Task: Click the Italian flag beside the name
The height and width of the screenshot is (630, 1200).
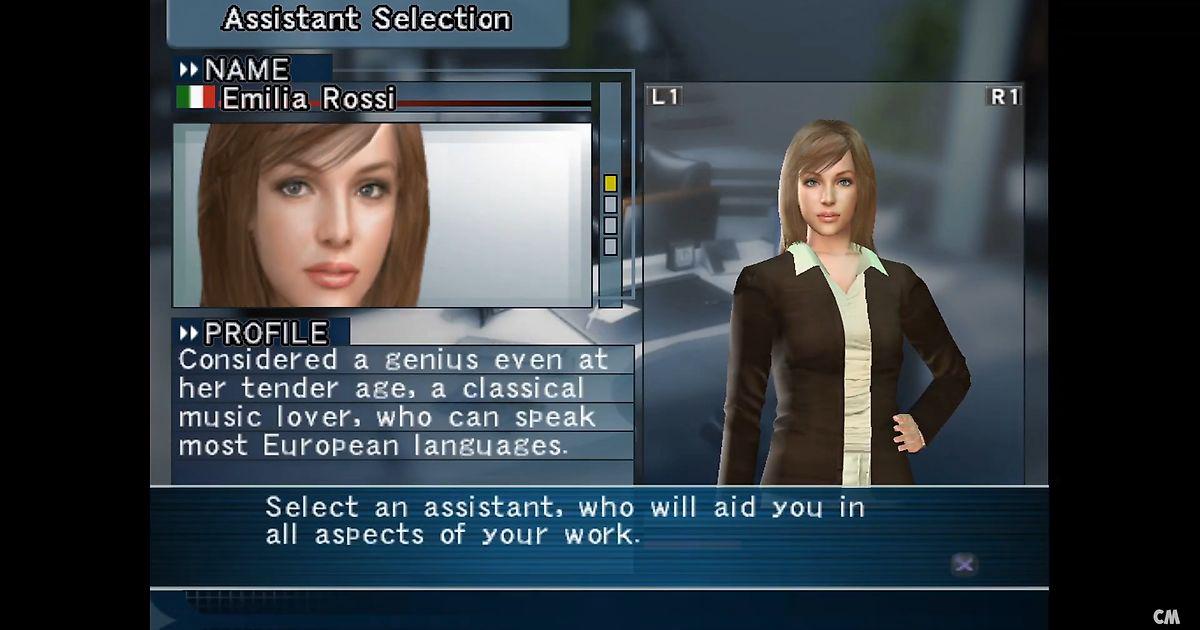Action: pyautogui.click(x=196, y=97)
